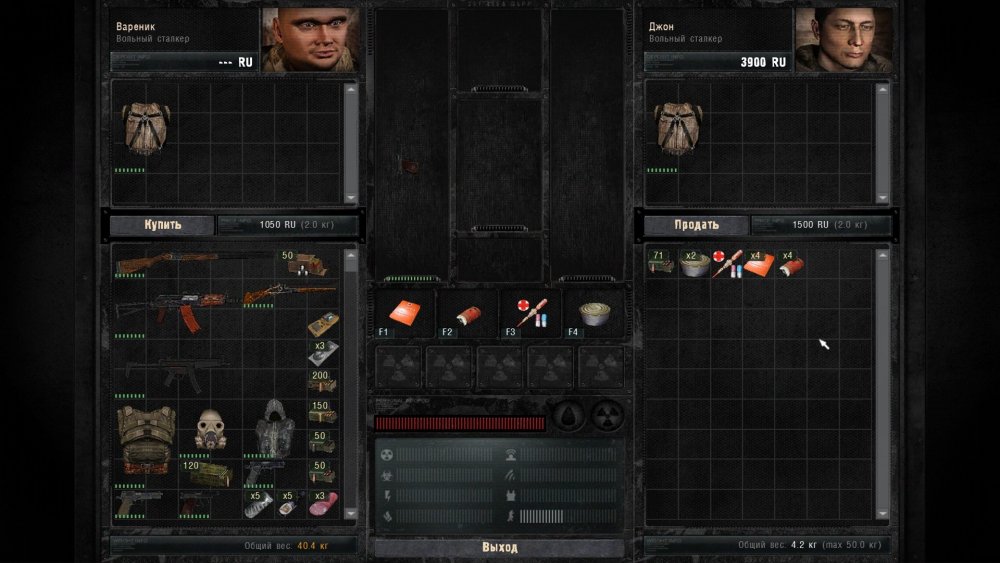Click the F4 quick slot canned food

click(593, 313)
